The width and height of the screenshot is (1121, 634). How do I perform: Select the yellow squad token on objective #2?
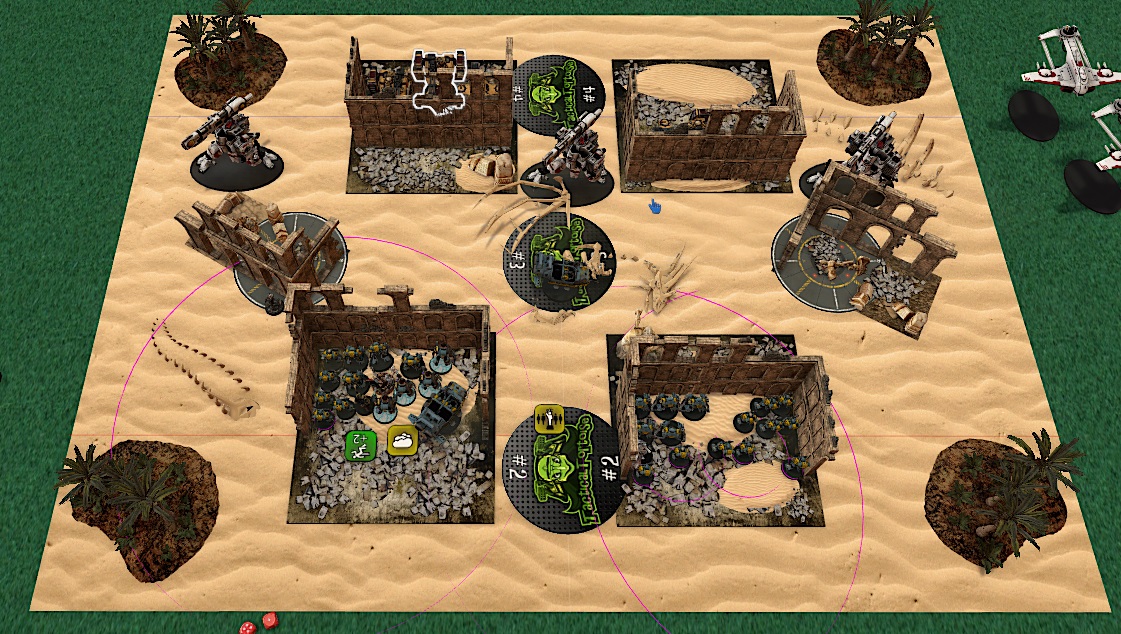tap(548, 417)
